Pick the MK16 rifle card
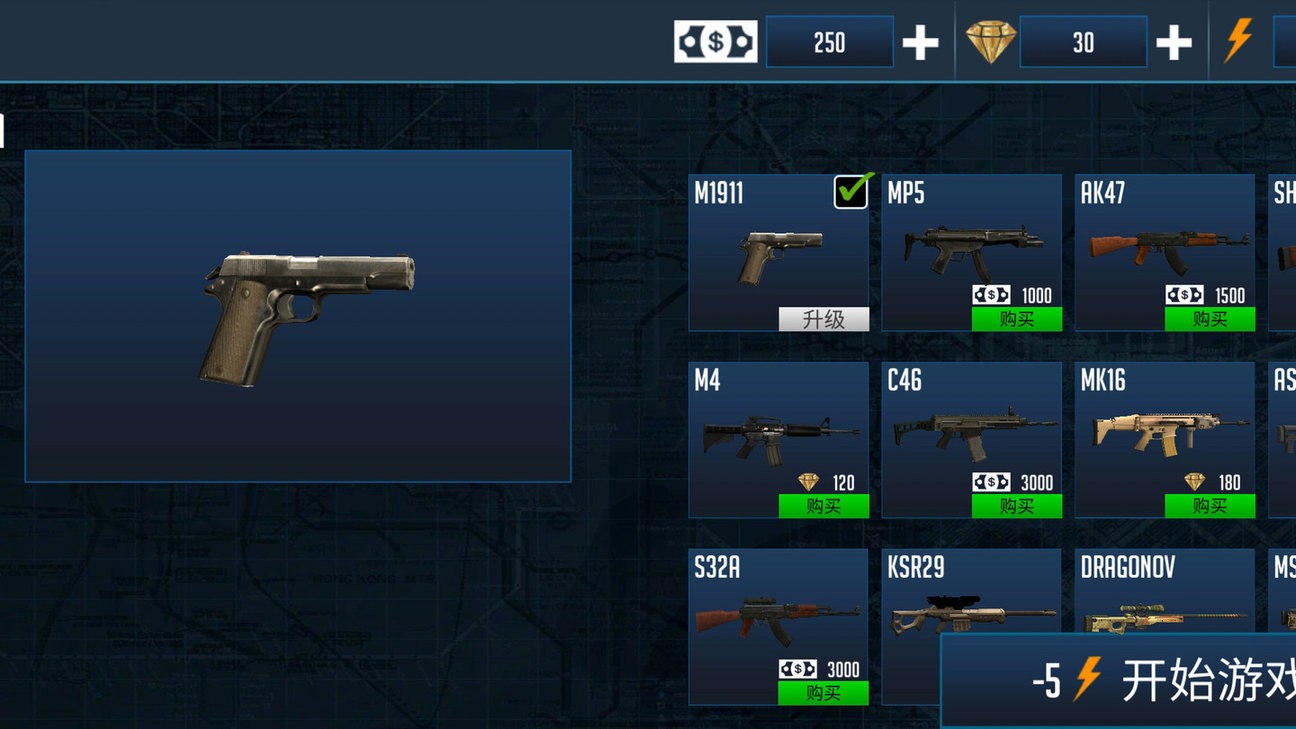 [1164, 430]
